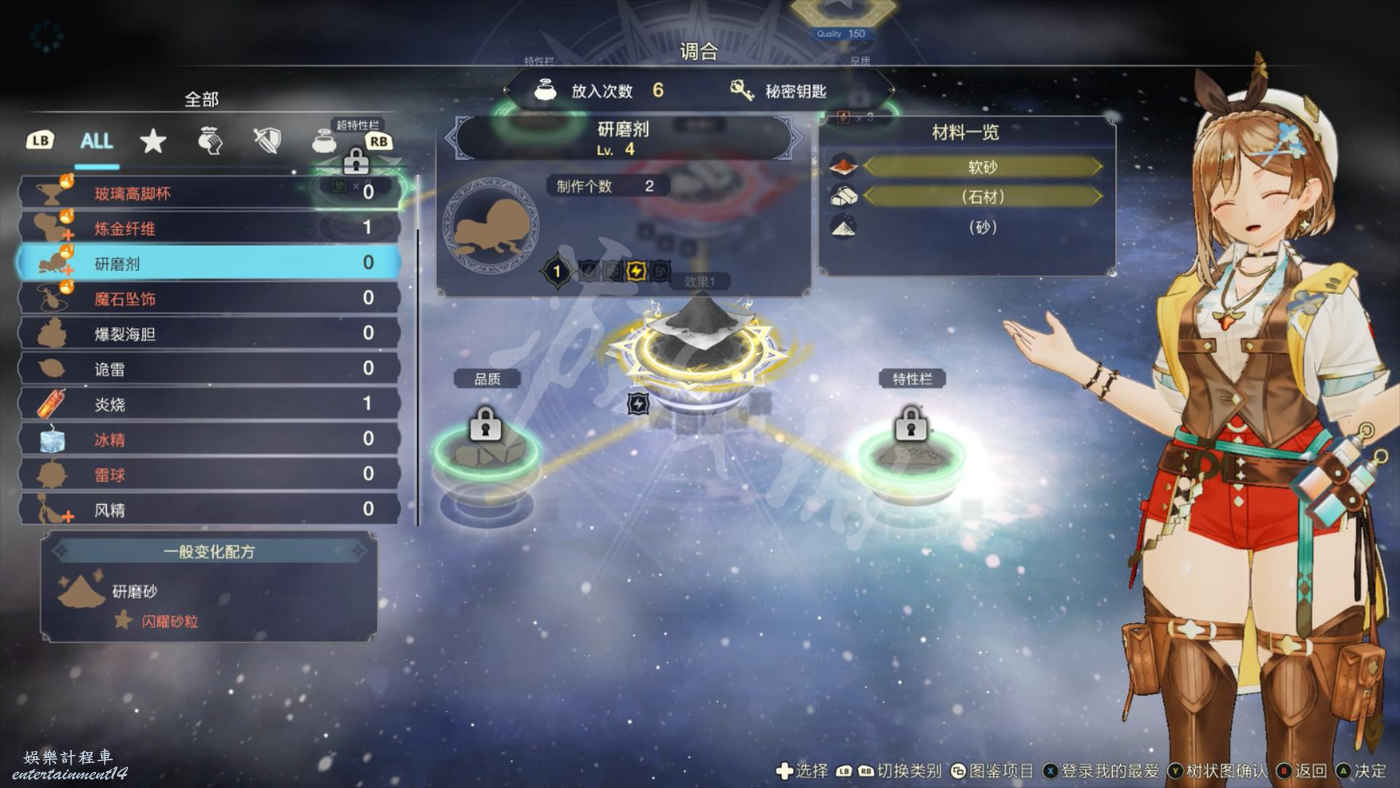Pick the 雷球 recipe entry

(x=210, y=474)
